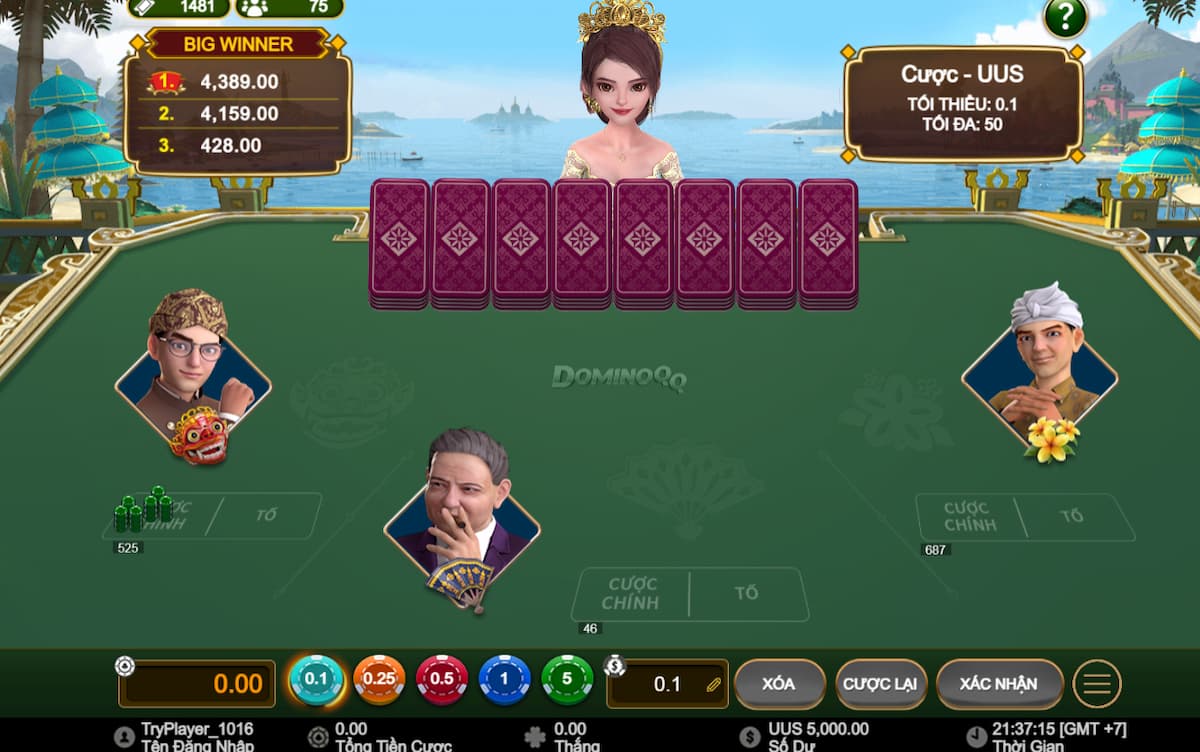Pick the 0.5 red chip
Screen dimensions: 1200x752
[442, 680]
